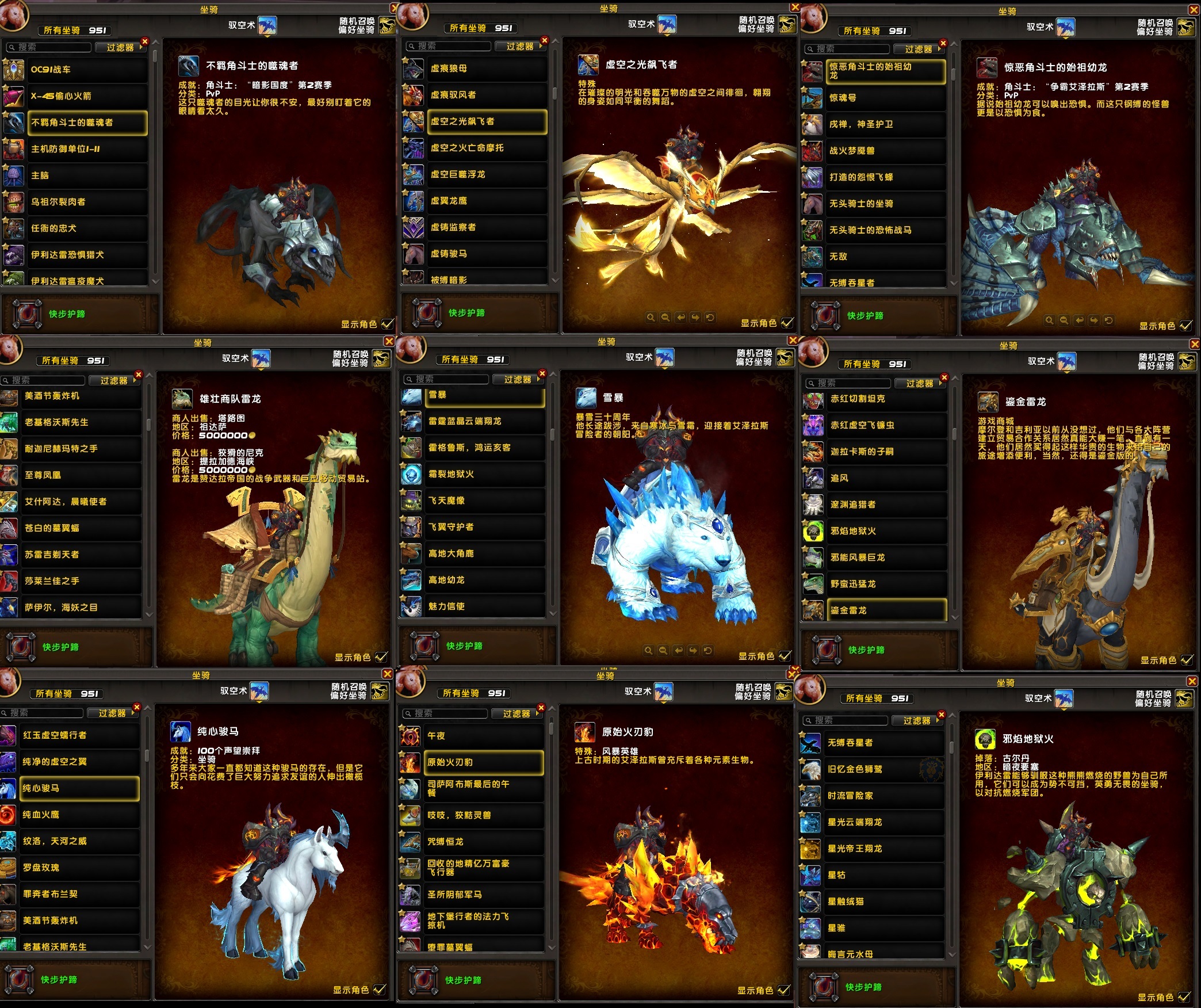Choose the 虚痕狼母 mount entry
The height and width of the screenshot is (1008, 1201).
coord(486,68)
